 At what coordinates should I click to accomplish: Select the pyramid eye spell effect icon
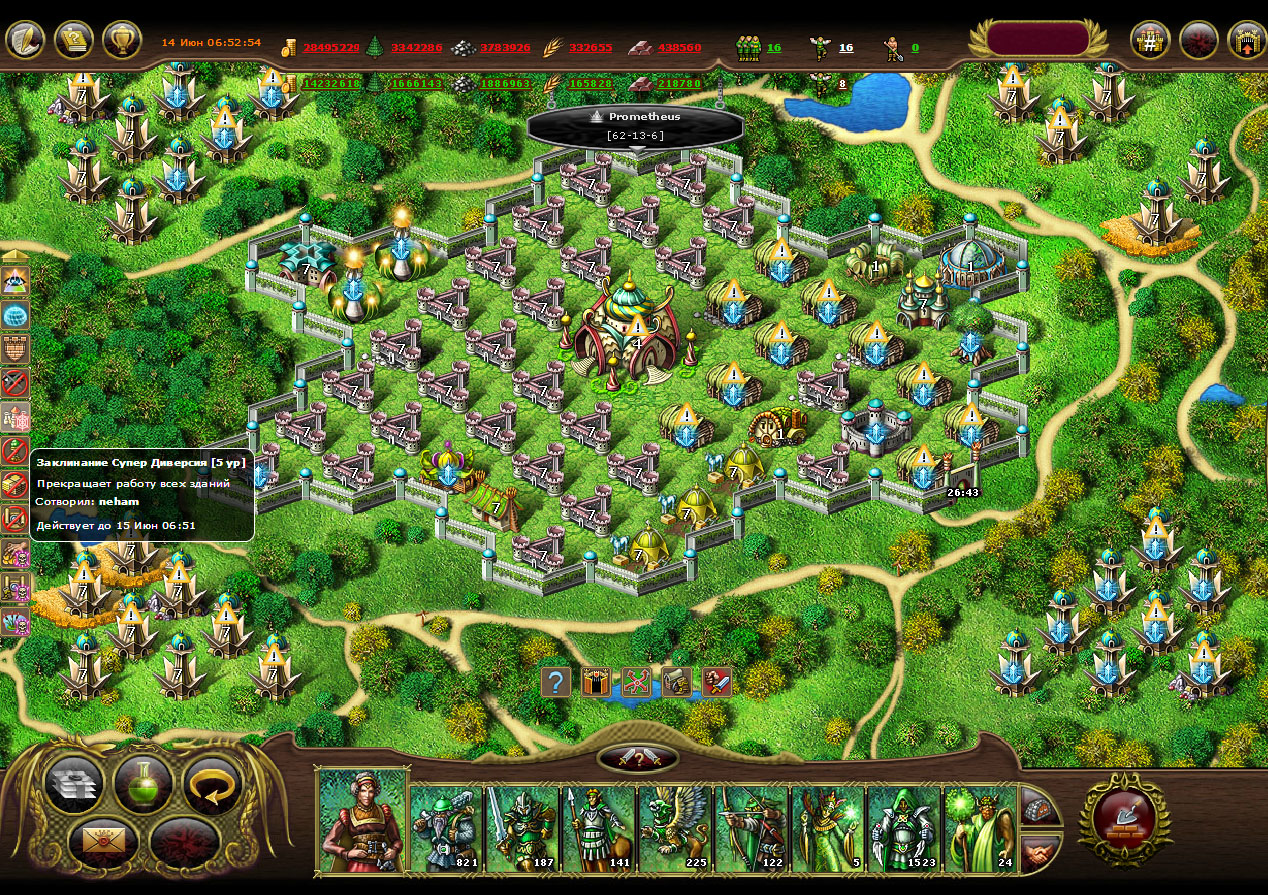coord(16,283)
